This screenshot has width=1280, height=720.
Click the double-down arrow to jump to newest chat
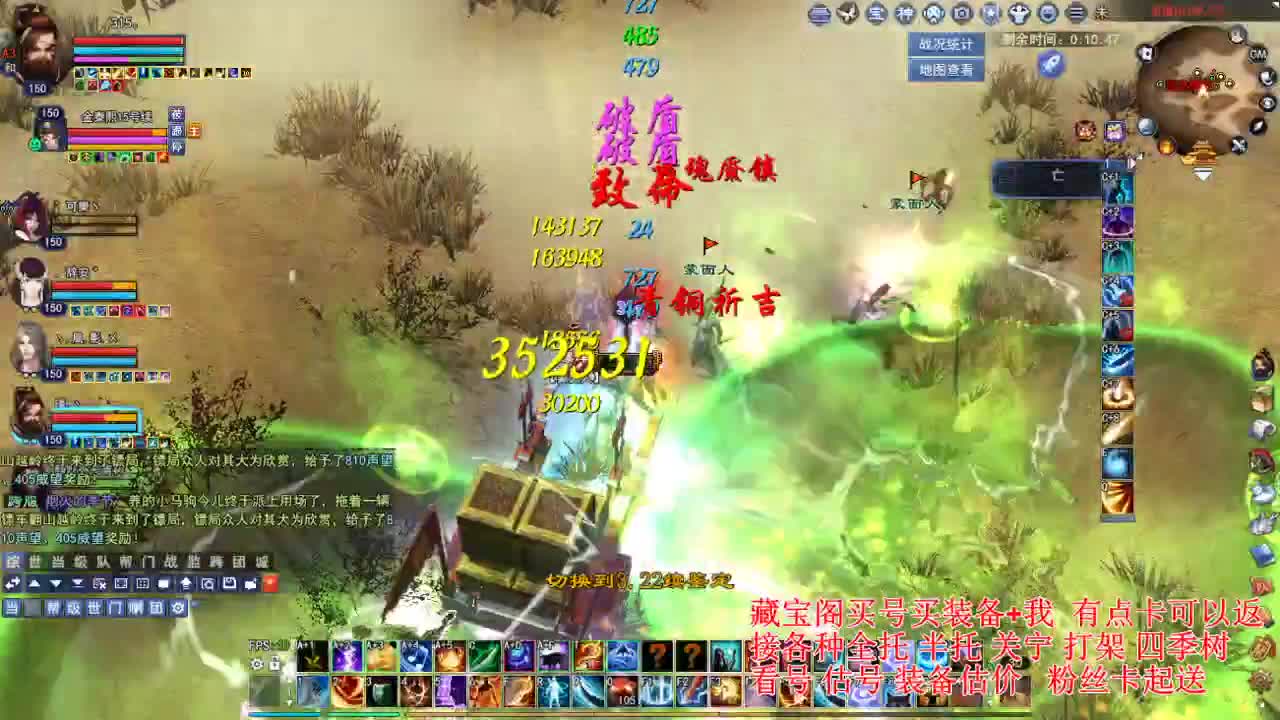click(77, 583)
